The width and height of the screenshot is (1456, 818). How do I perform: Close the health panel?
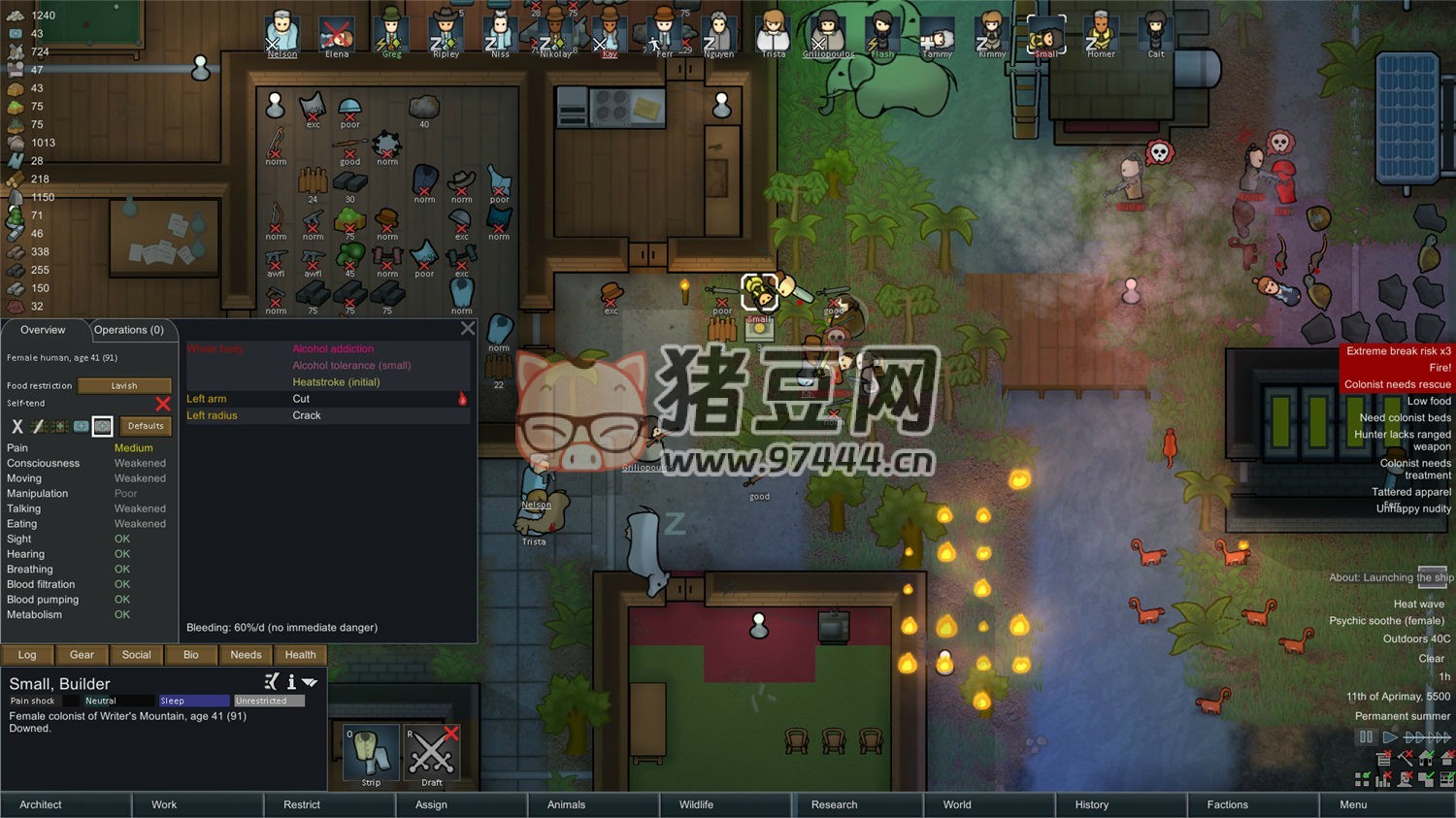point(468,329)
